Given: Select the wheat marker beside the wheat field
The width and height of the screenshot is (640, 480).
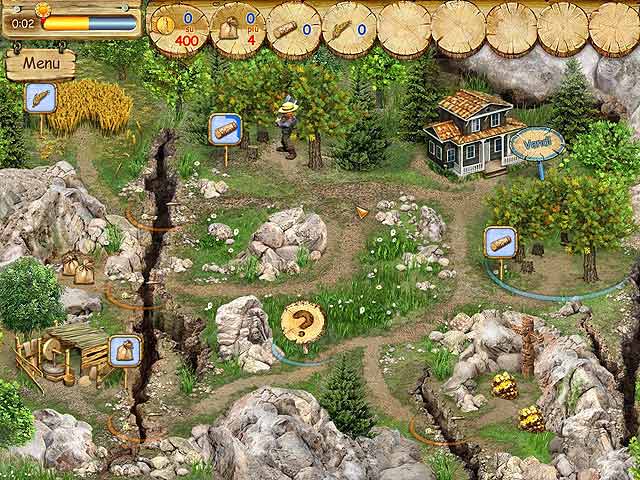Looking at the screenshot, I should [40, 98].
